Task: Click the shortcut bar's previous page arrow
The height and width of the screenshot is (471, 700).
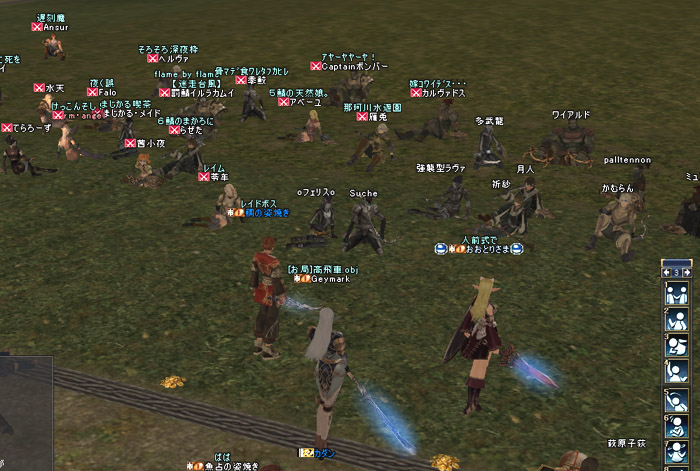Action: pyautogui.click(x=665, y=272)
